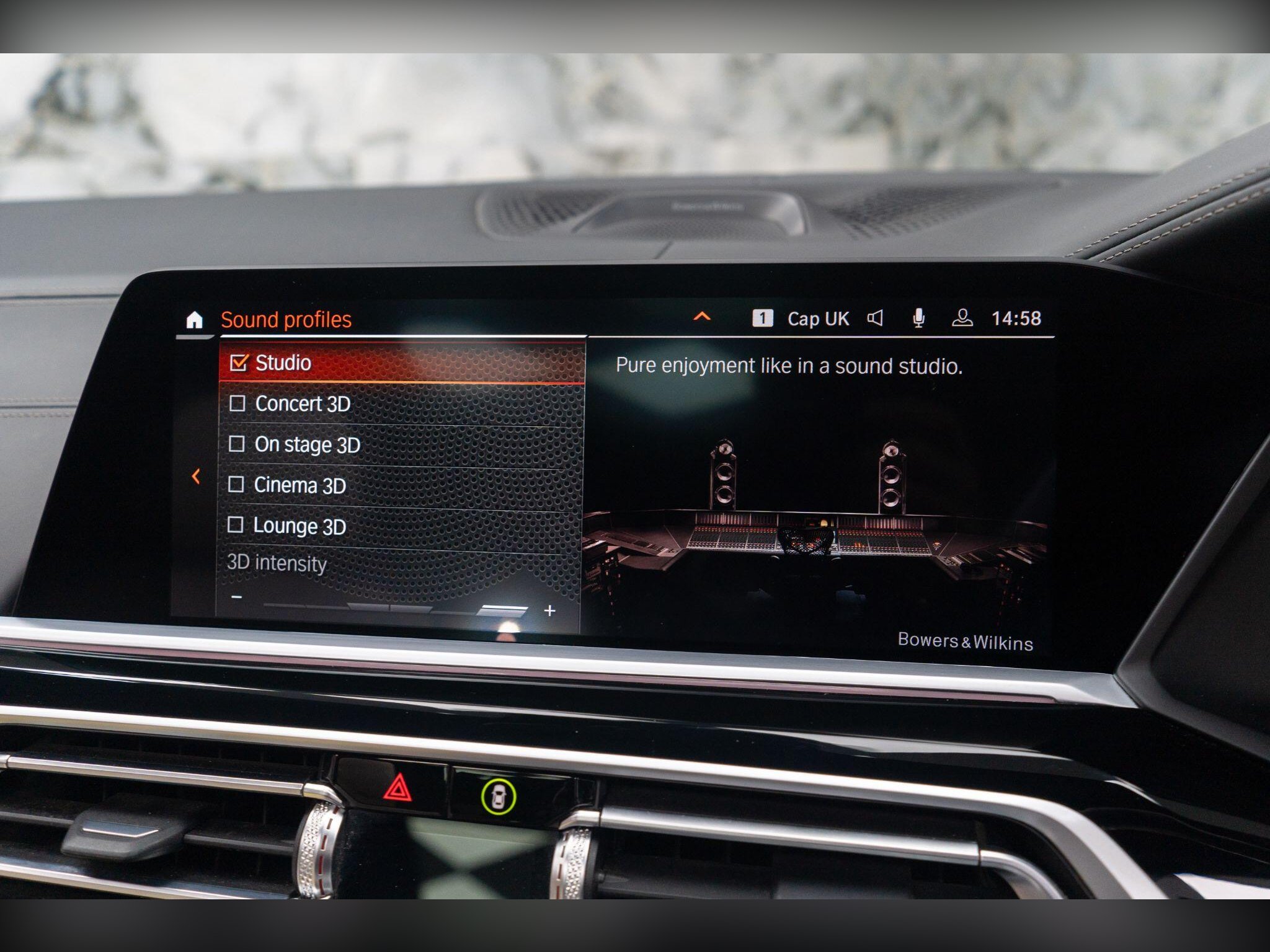Select the Cap UK radio station indicator

(x=817, y=319)
